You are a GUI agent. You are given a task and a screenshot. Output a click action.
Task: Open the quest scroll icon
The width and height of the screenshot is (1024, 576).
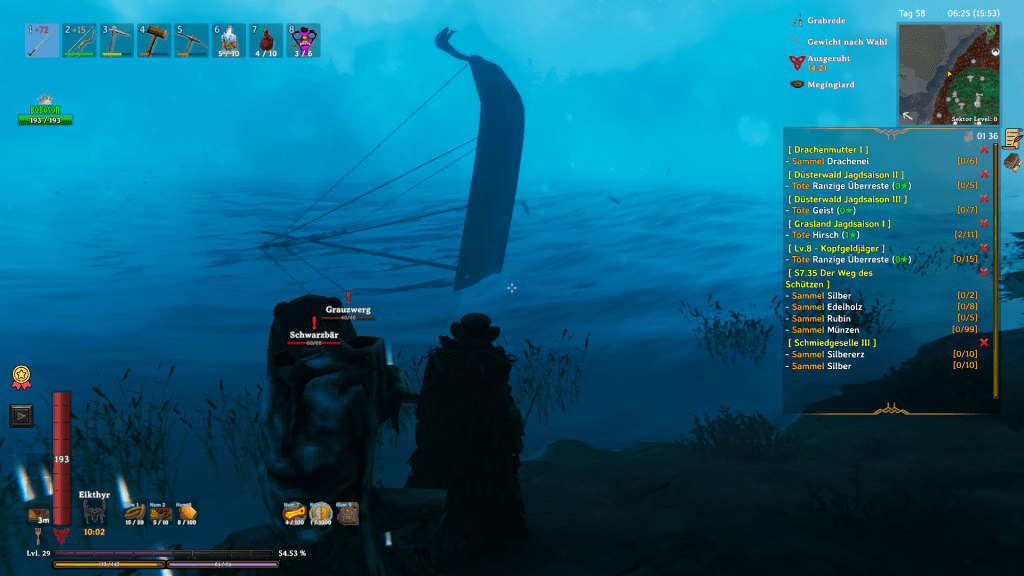[x=1012, y=138]
